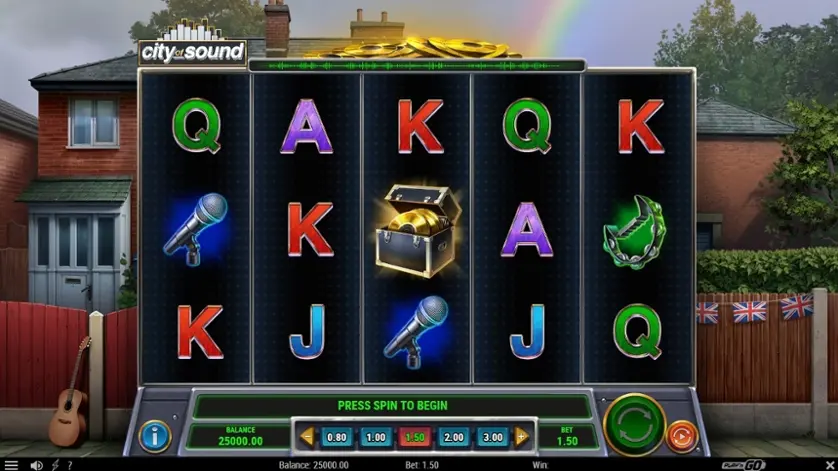Screen dimensions: 838x471
Task: Show the blue info paytable
Action: tap(154, 436)
